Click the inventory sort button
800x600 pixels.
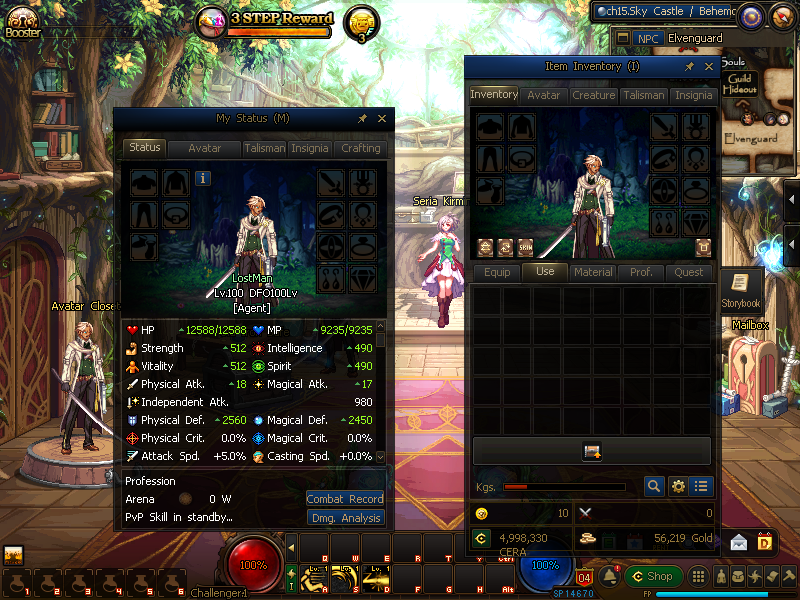click(x=591, y=452)
